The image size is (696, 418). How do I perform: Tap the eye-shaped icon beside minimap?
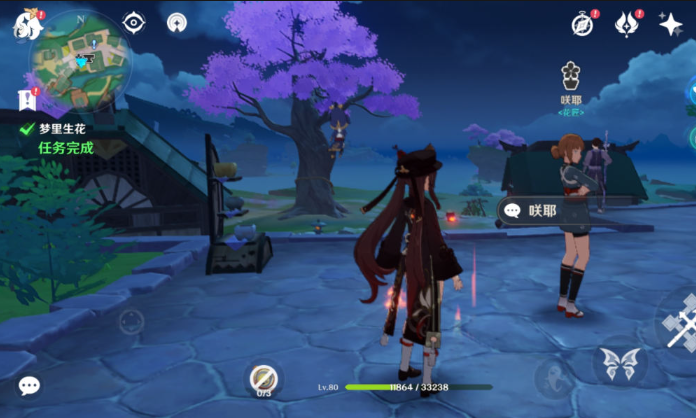point(134,22)
